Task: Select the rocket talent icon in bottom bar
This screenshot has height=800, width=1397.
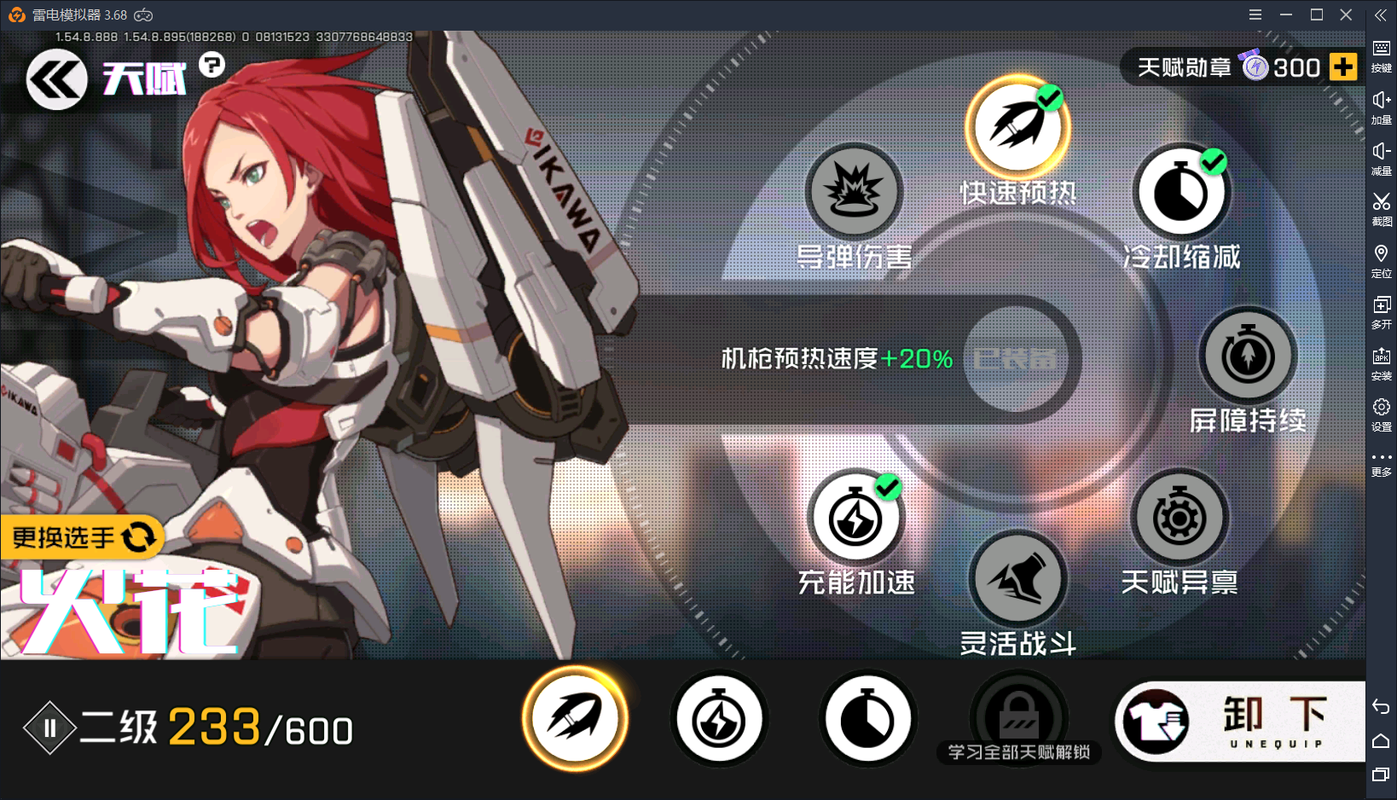Action: click(x=575, y=717)
